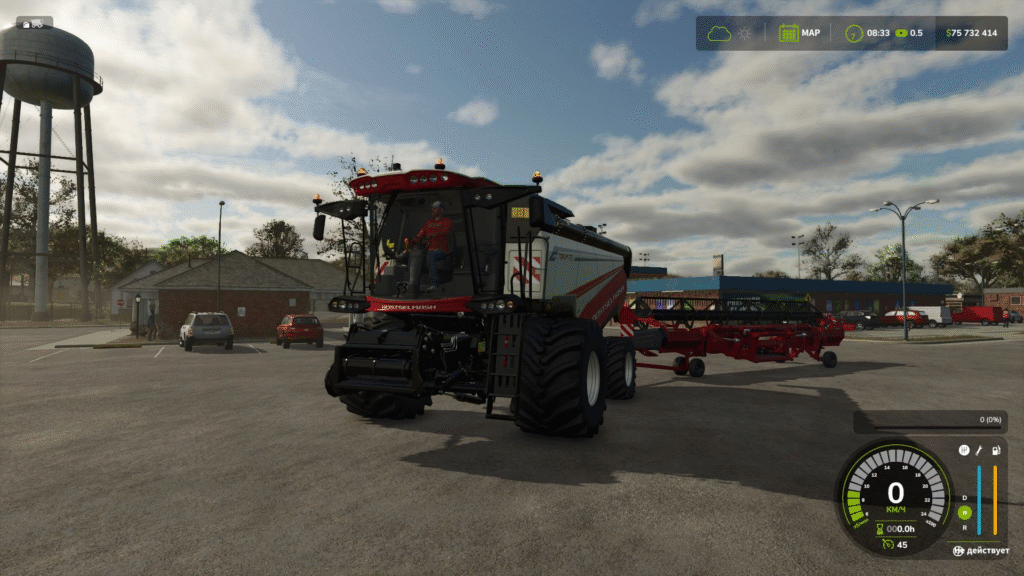
Task: Click the fuel pump icon
Action: 996,450
